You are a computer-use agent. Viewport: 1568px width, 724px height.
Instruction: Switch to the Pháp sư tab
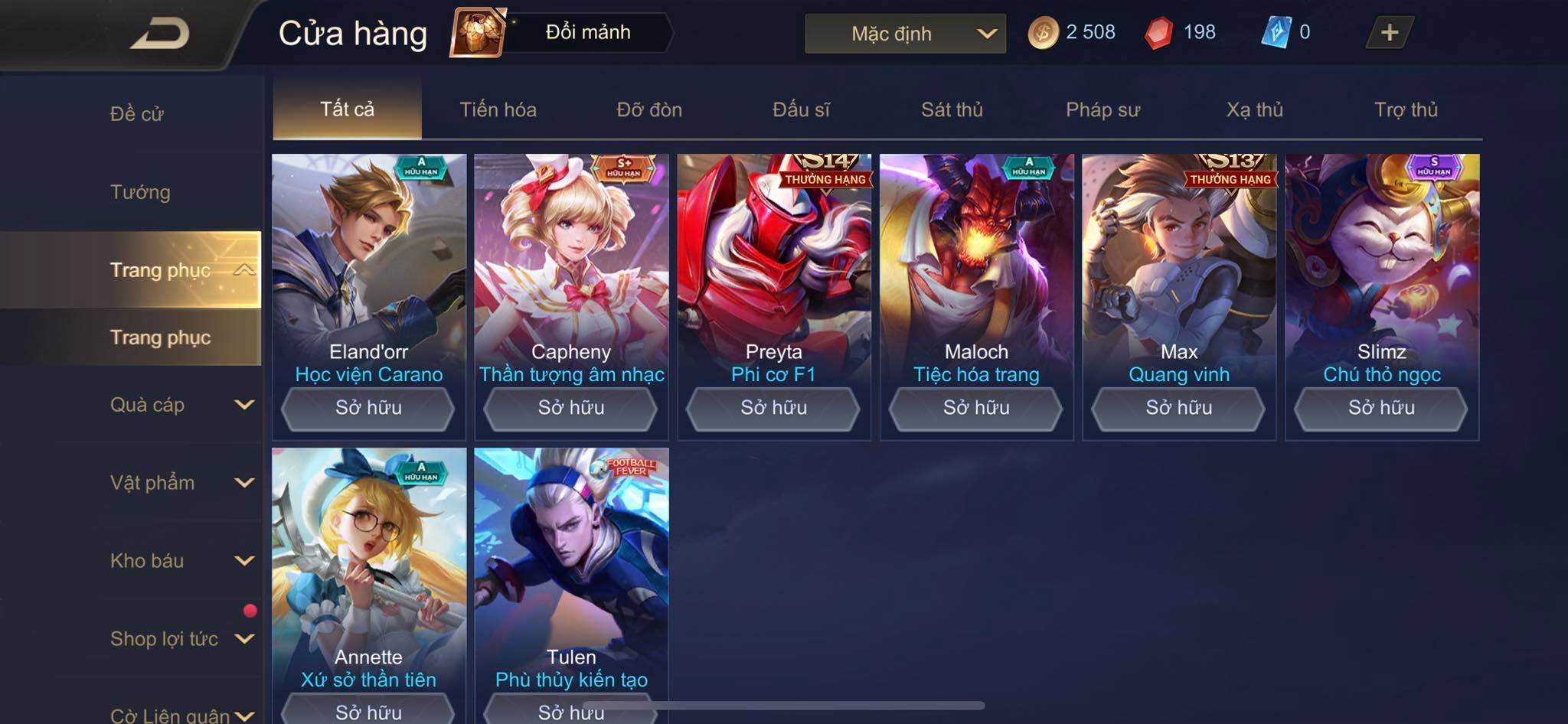click(1102, 109)
